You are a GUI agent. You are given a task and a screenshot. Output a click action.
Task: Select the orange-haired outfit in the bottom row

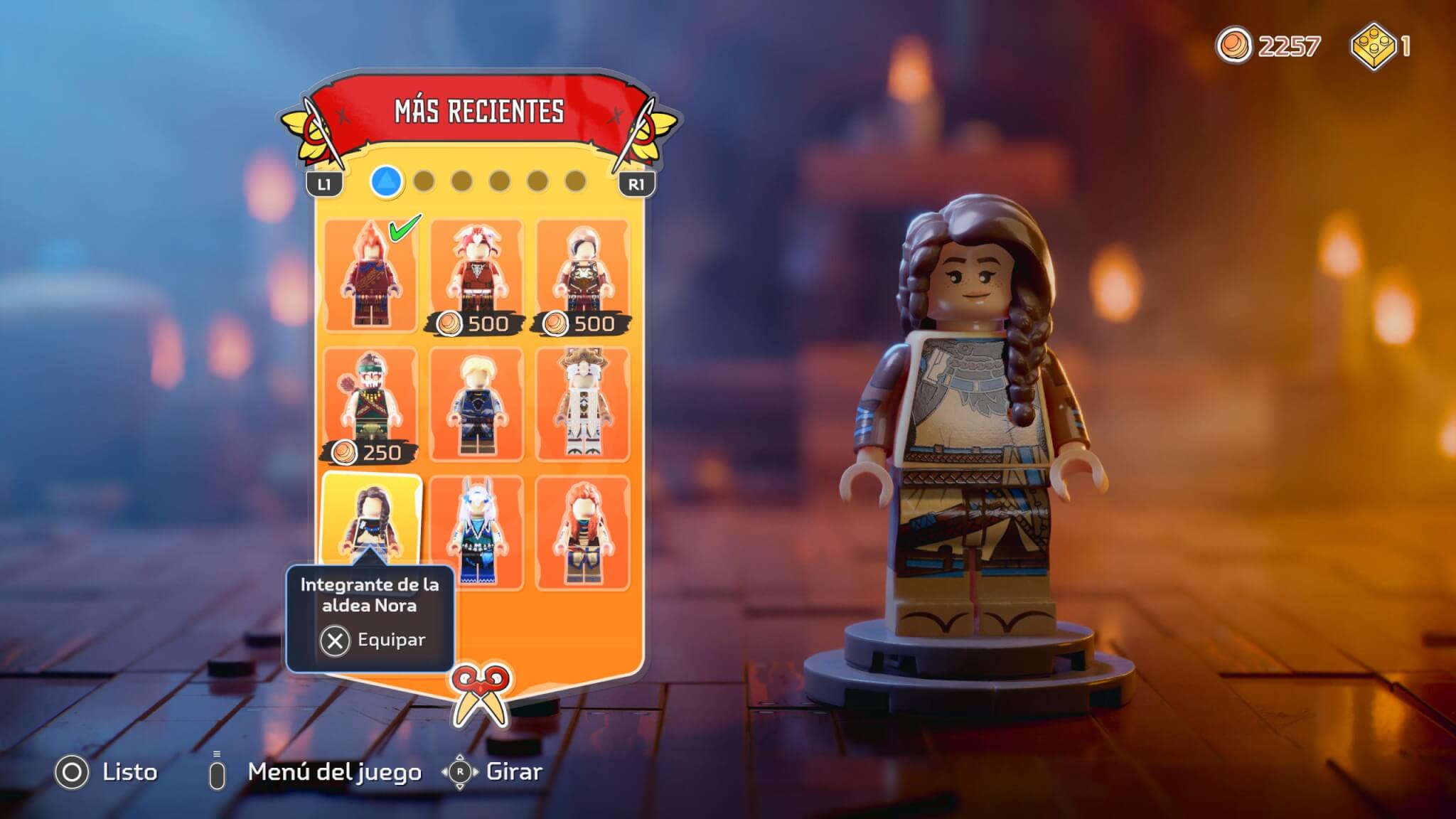click(x=582, y=532)
